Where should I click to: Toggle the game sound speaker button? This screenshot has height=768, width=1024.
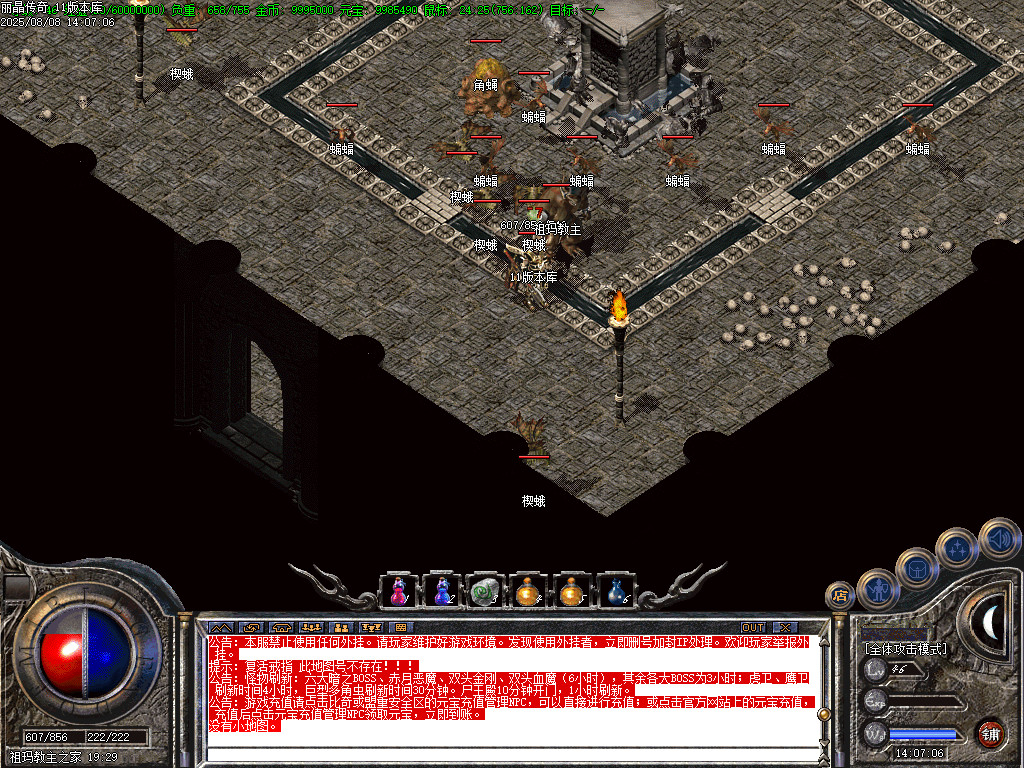pyautogui.click(x=998, y=538)
